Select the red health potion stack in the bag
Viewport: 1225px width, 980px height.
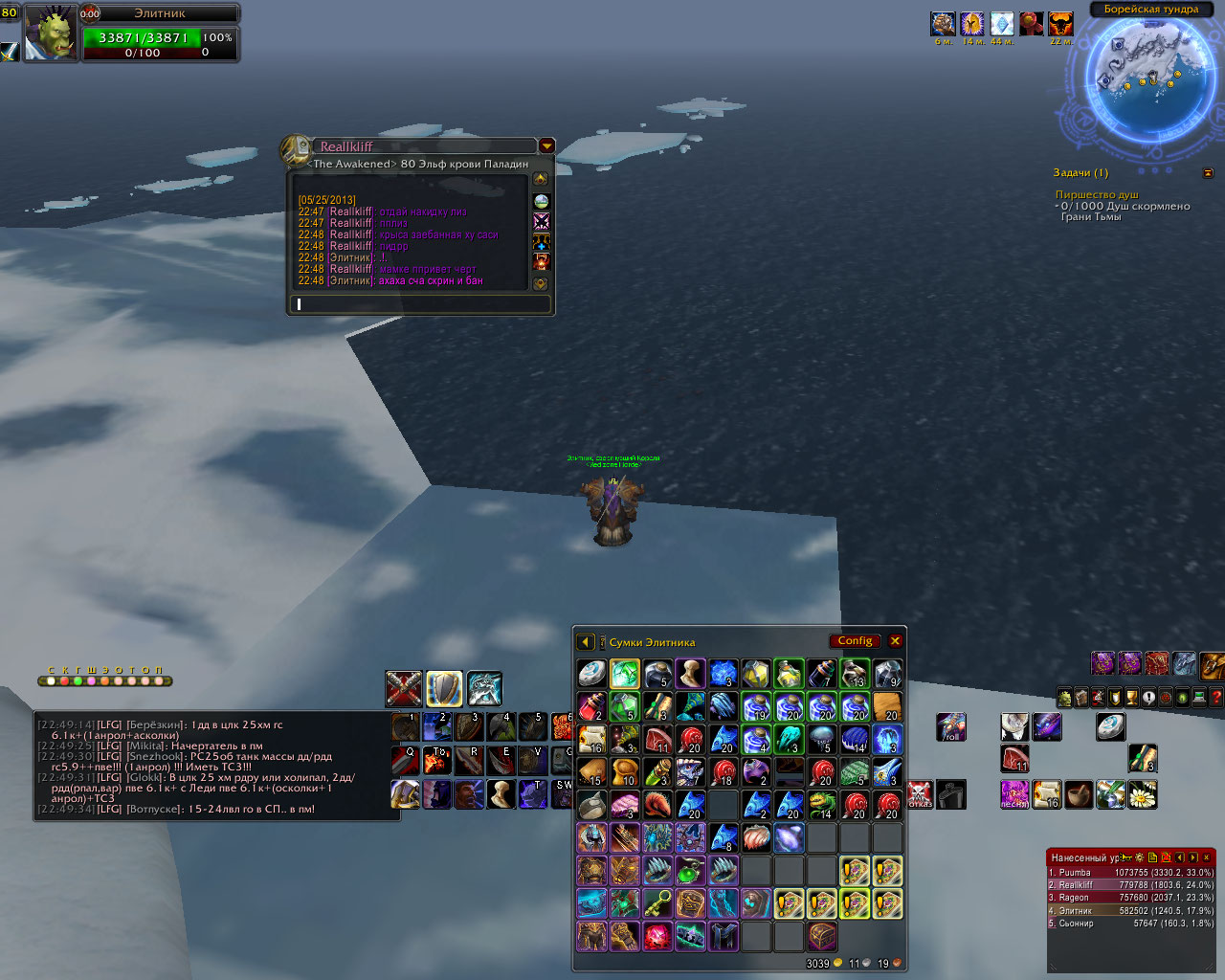592,706
